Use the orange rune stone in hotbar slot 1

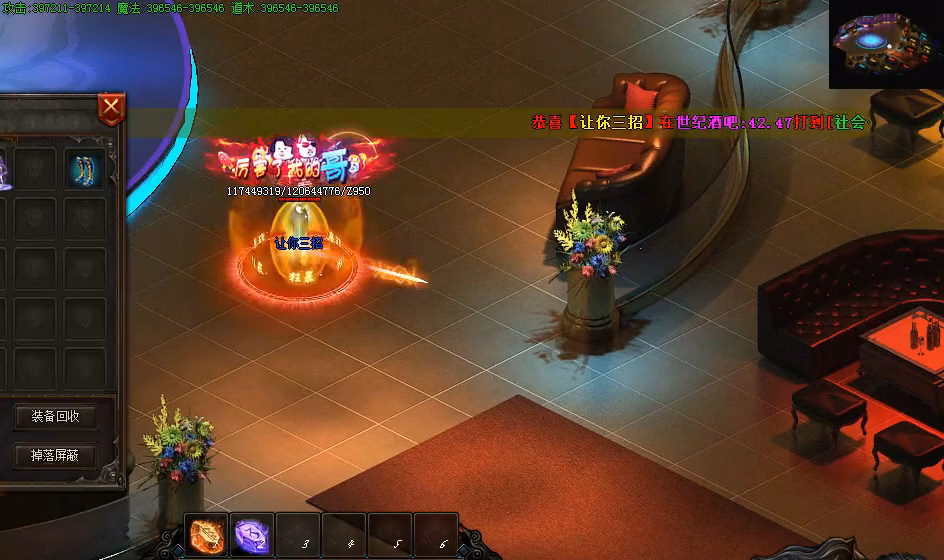(207, 536)
